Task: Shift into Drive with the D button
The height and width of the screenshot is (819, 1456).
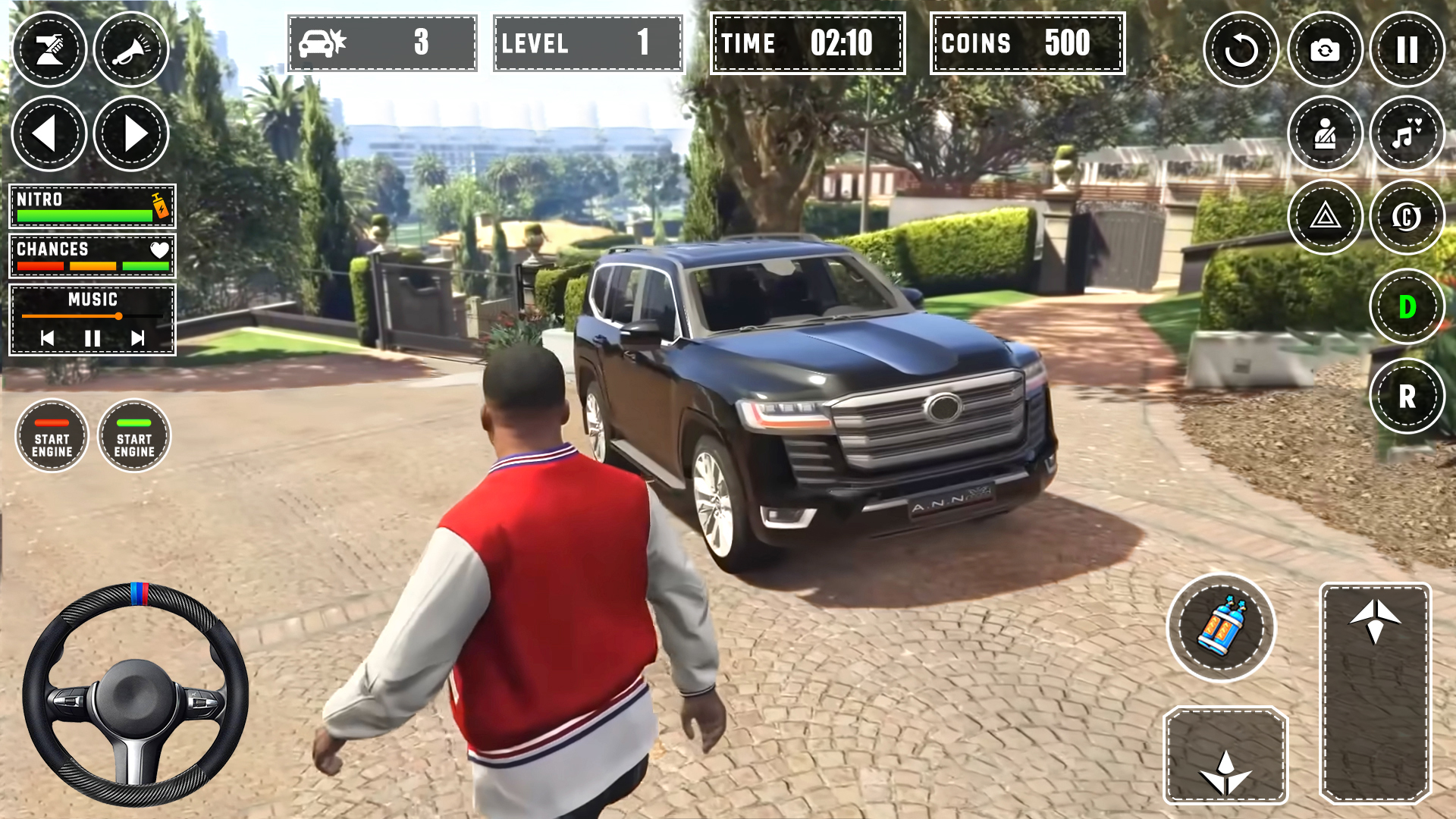Action: coord(1407,306)
